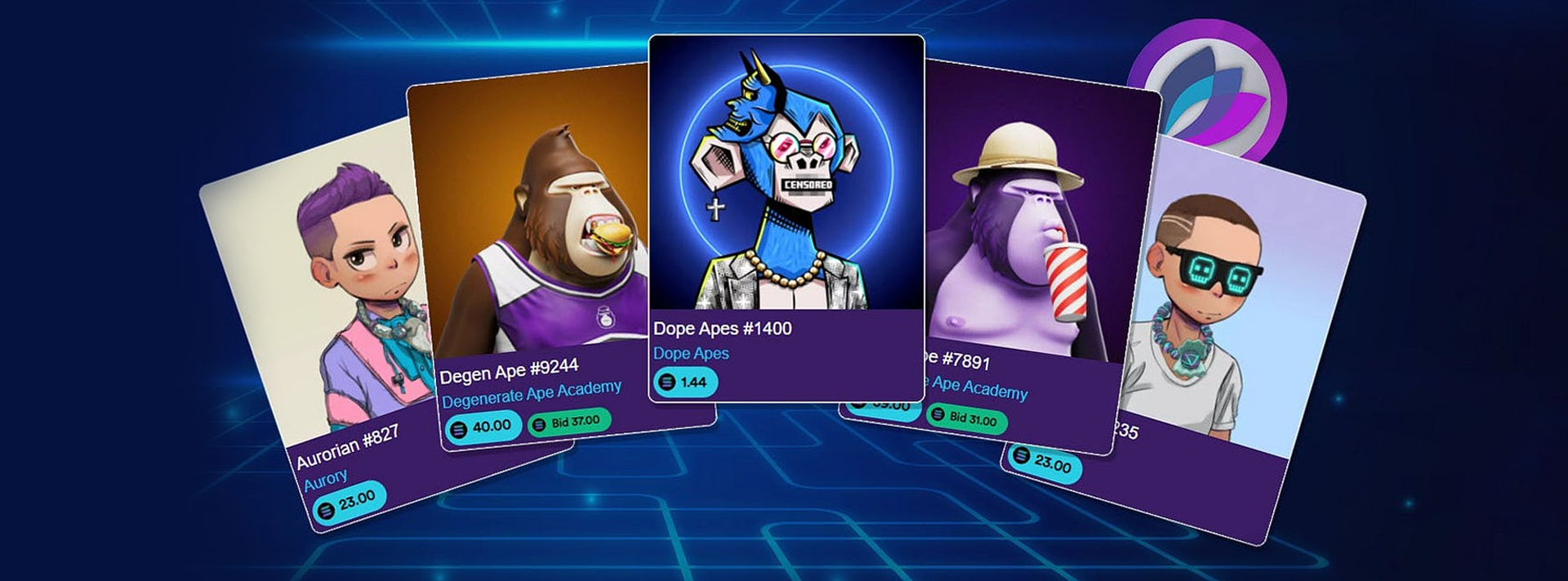Select the Bid 37.00 badge
The image size is (1568, 581).
click(568, 422)
